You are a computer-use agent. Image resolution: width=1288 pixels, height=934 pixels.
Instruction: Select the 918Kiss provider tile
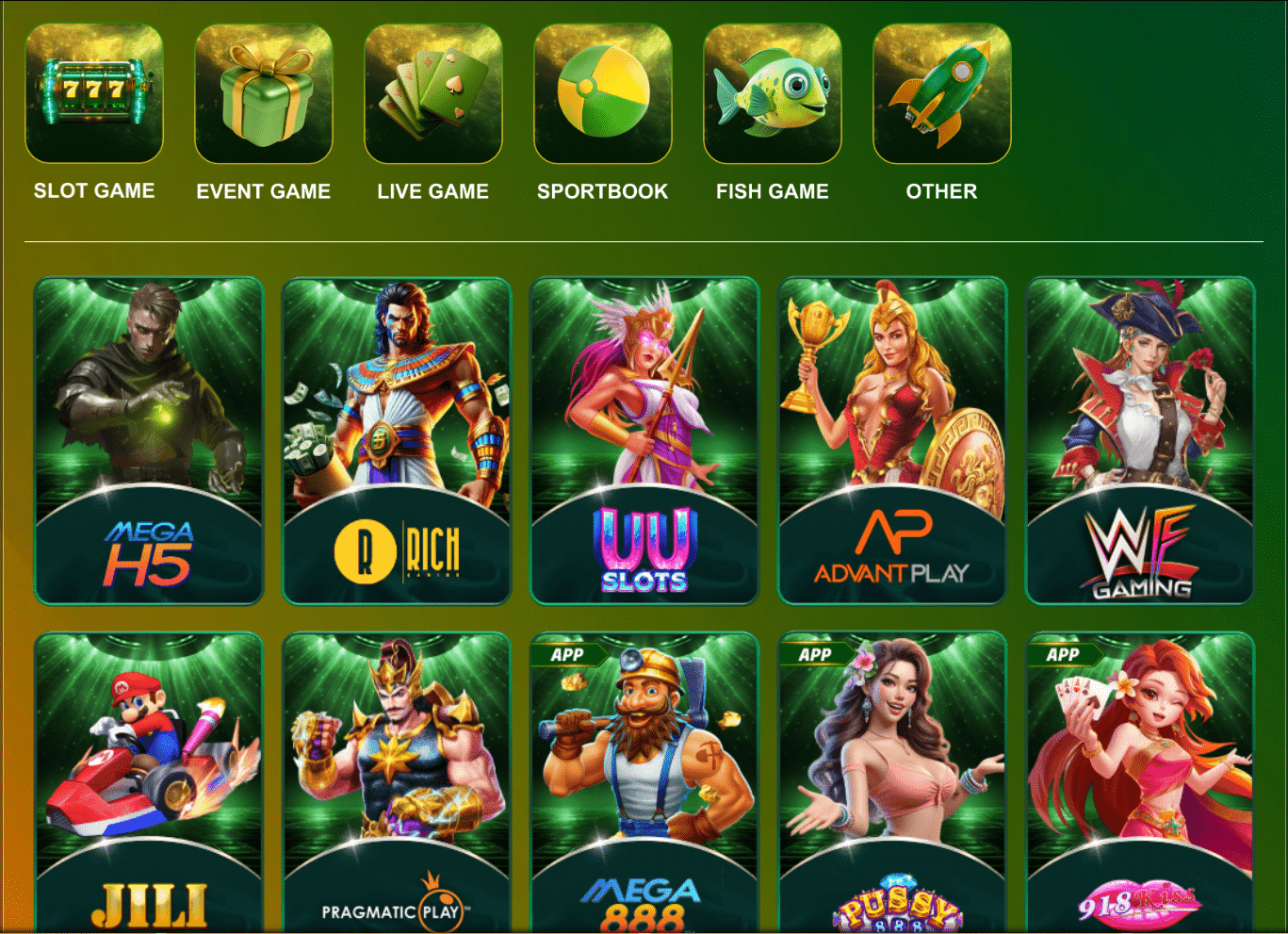pos(1139,782)
